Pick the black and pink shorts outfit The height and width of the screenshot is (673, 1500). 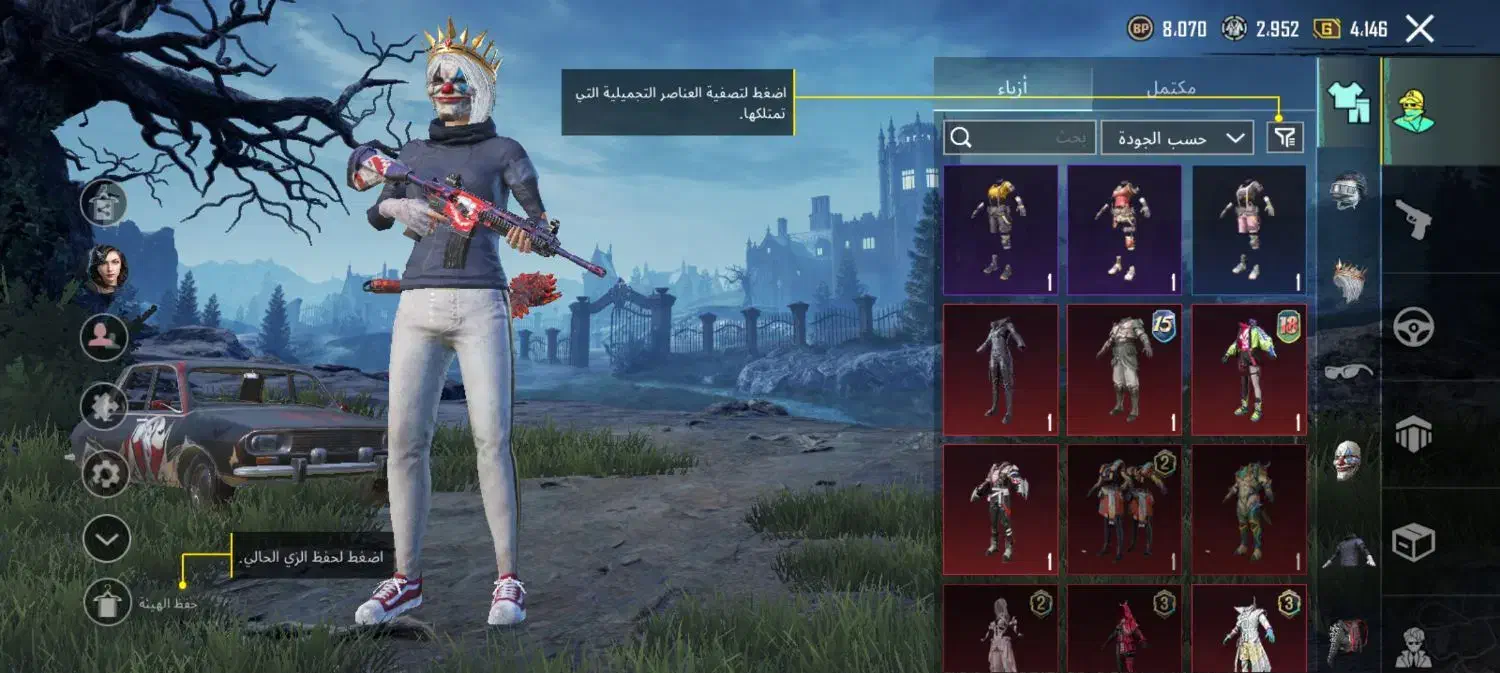point(1249,230)
